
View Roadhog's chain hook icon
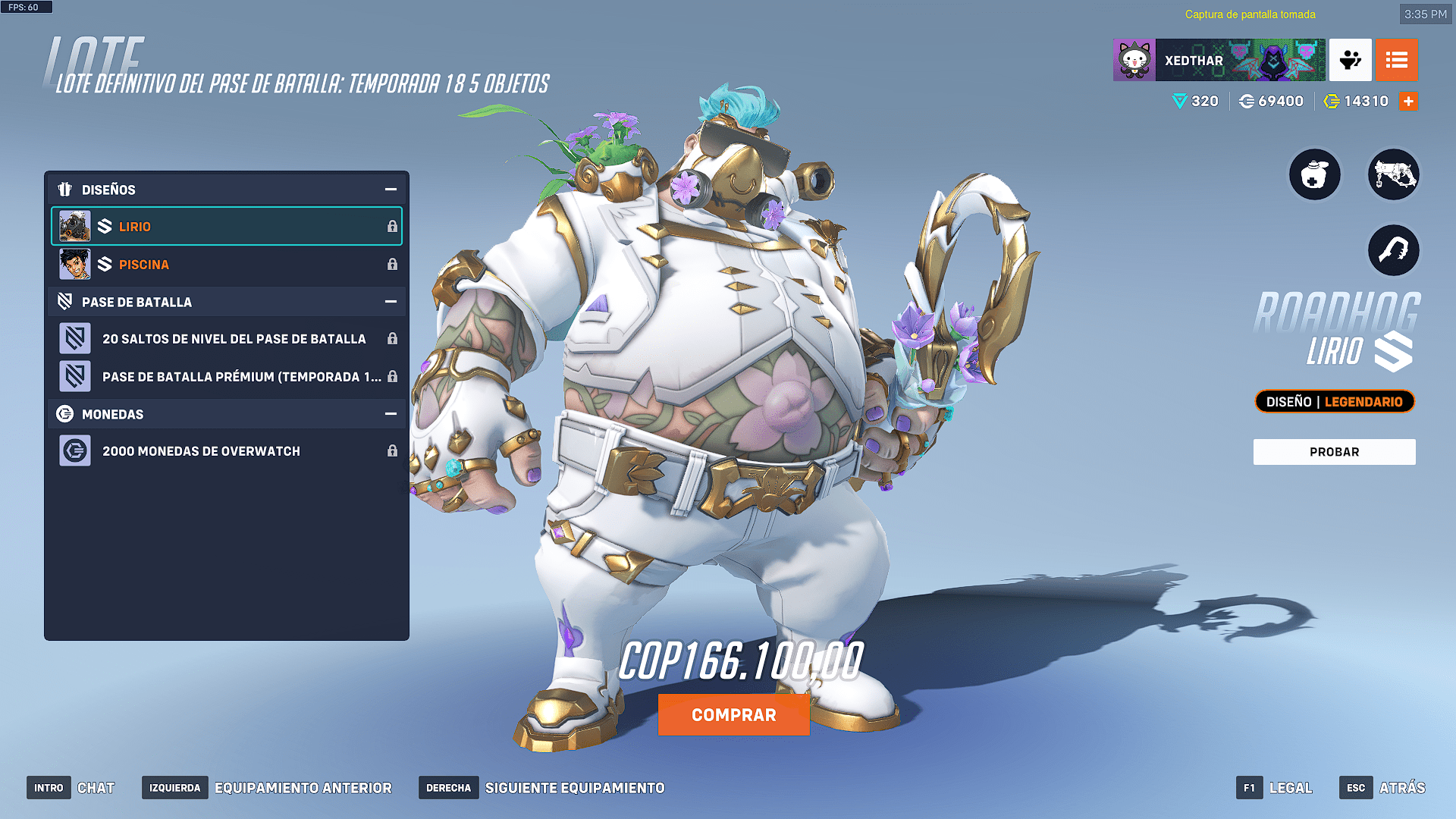coord(1393,251)
